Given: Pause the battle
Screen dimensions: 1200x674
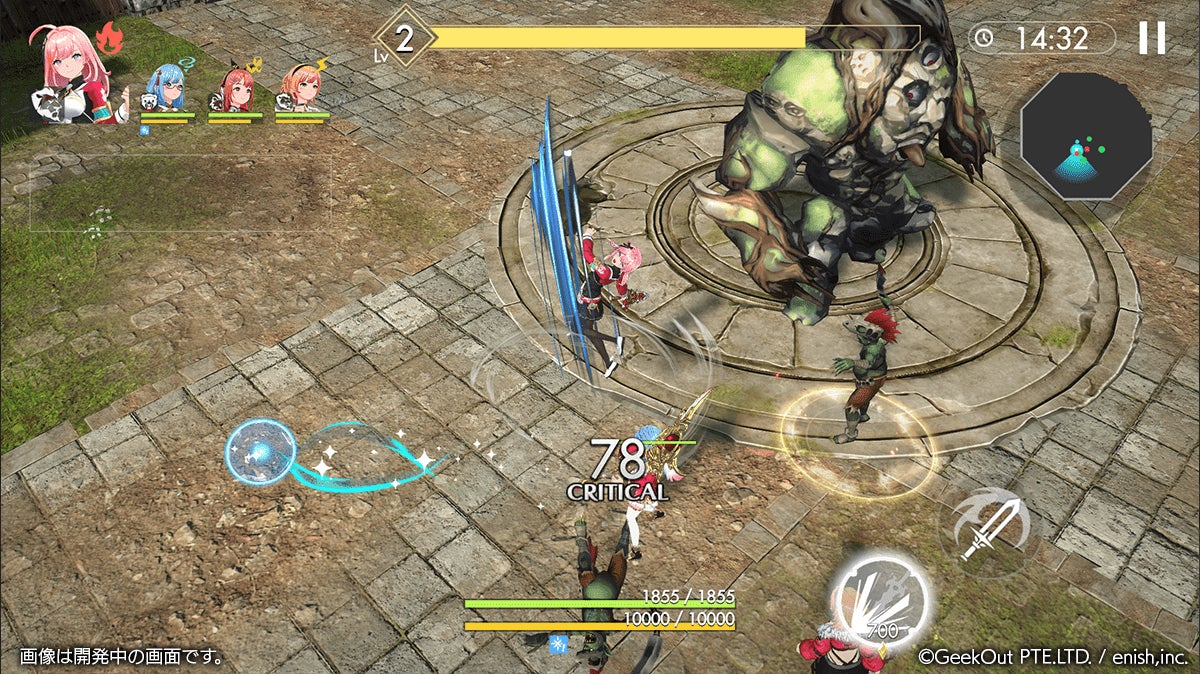Looking at the screenshot, I should 1151,38.
